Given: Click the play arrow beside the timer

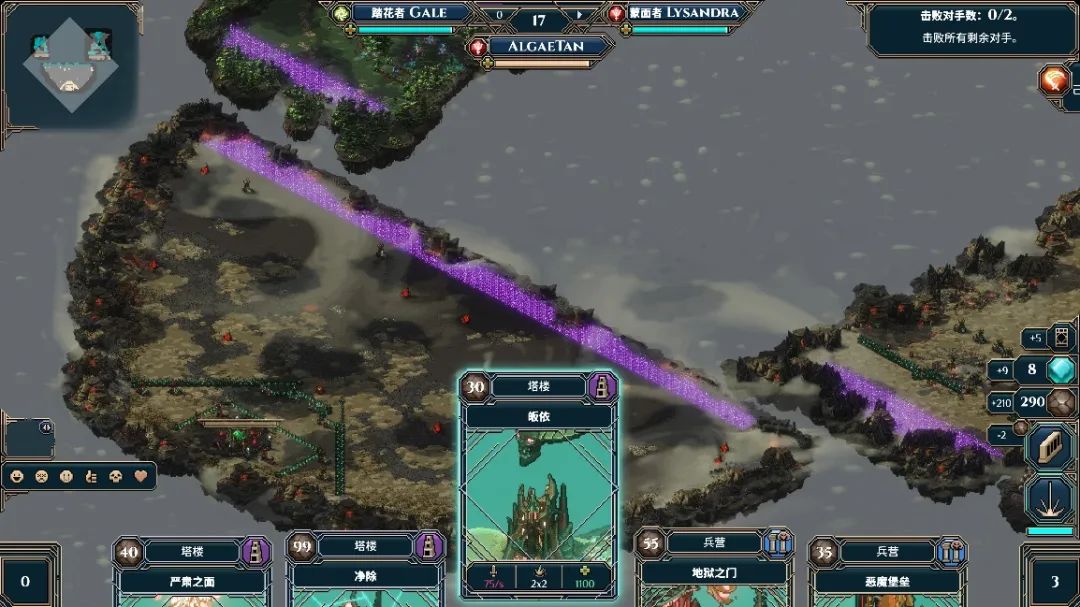Looking at the screenshot, I should tap(579, 15).
